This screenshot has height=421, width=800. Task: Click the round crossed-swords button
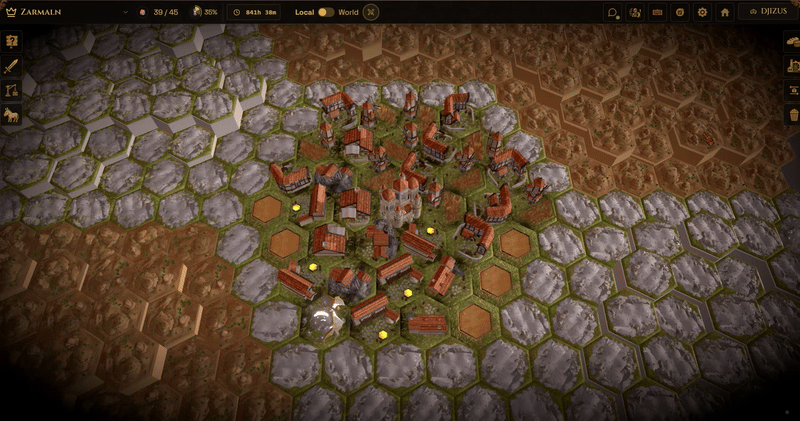[x=372, y=12]
